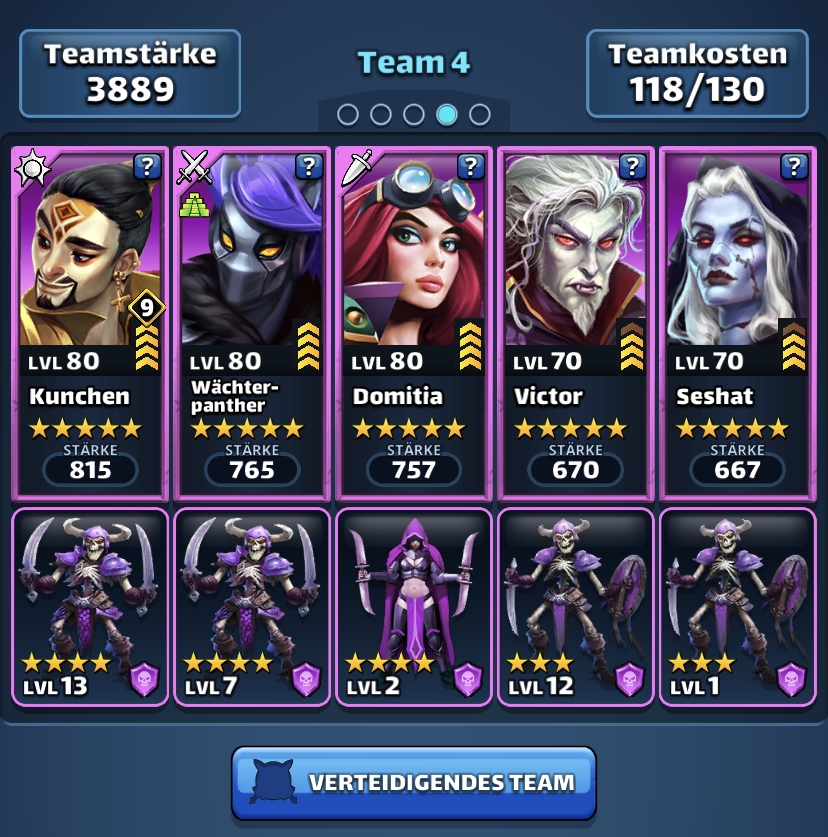Click the Verteidigendes Team button
828x837 pixels.
(x=414, y=782)
